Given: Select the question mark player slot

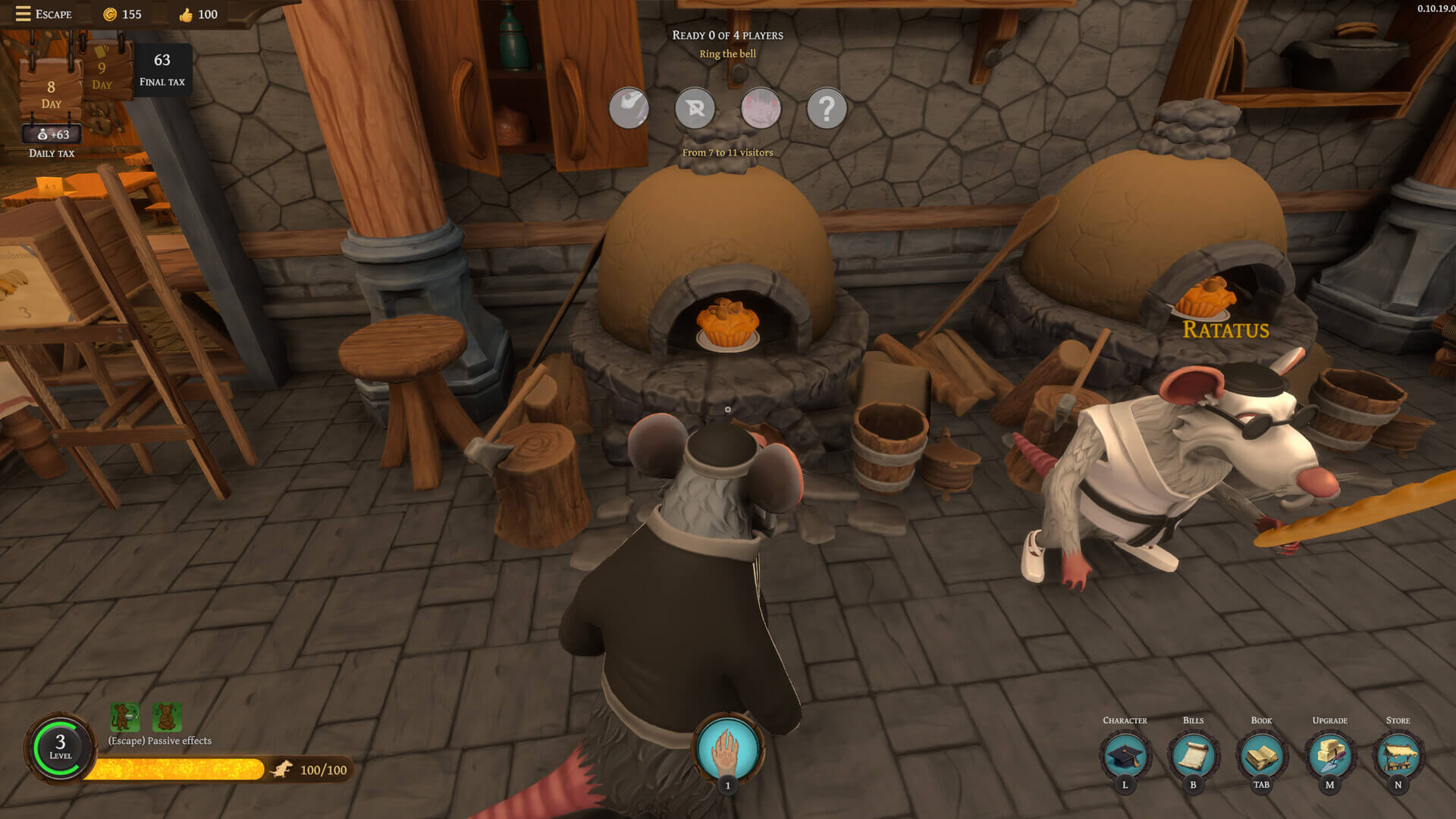Looking at the screenshot, I should click(826, 109).
